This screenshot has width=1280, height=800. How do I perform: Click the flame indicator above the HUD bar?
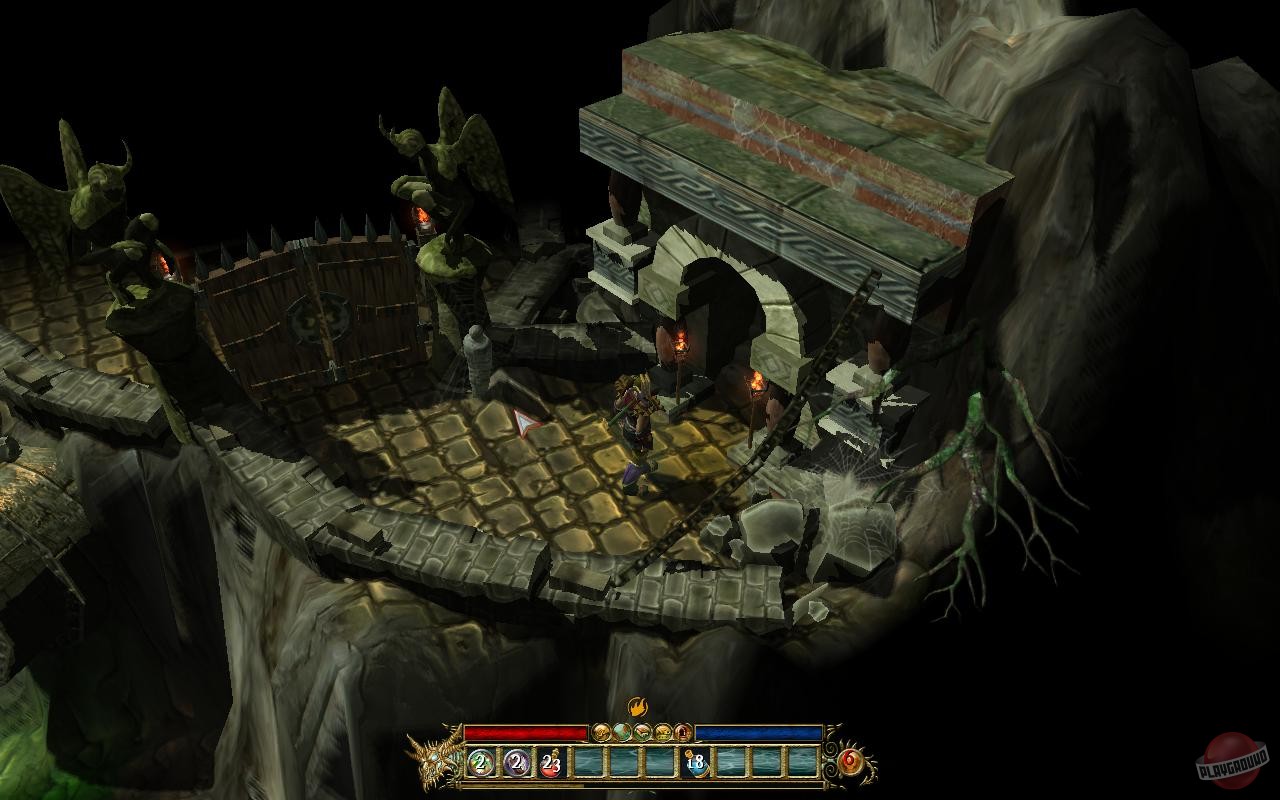point(640,708)
